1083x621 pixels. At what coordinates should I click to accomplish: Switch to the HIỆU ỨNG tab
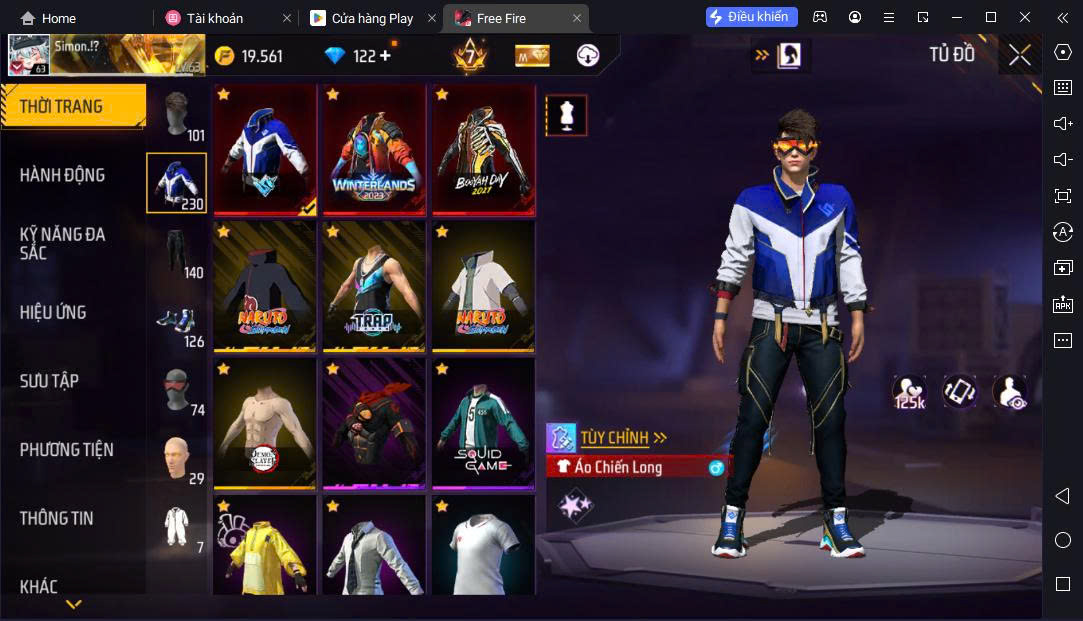pyautogui.click(x=53, y=312)
